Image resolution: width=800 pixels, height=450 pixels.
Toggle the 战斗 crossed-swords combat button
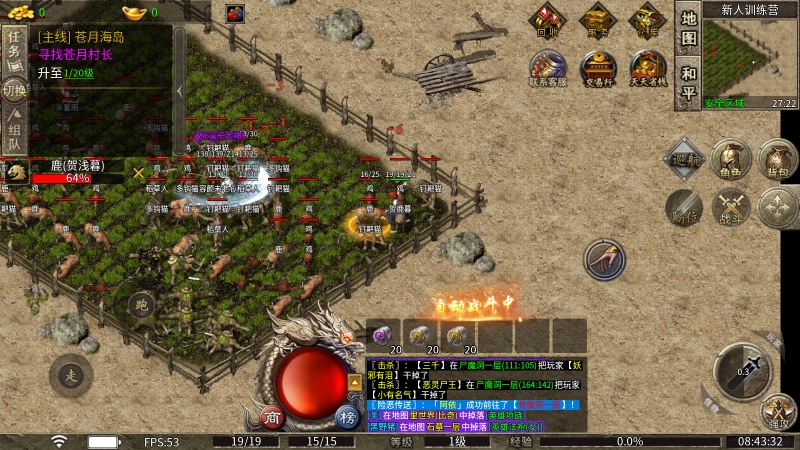(x=732, y=207)
